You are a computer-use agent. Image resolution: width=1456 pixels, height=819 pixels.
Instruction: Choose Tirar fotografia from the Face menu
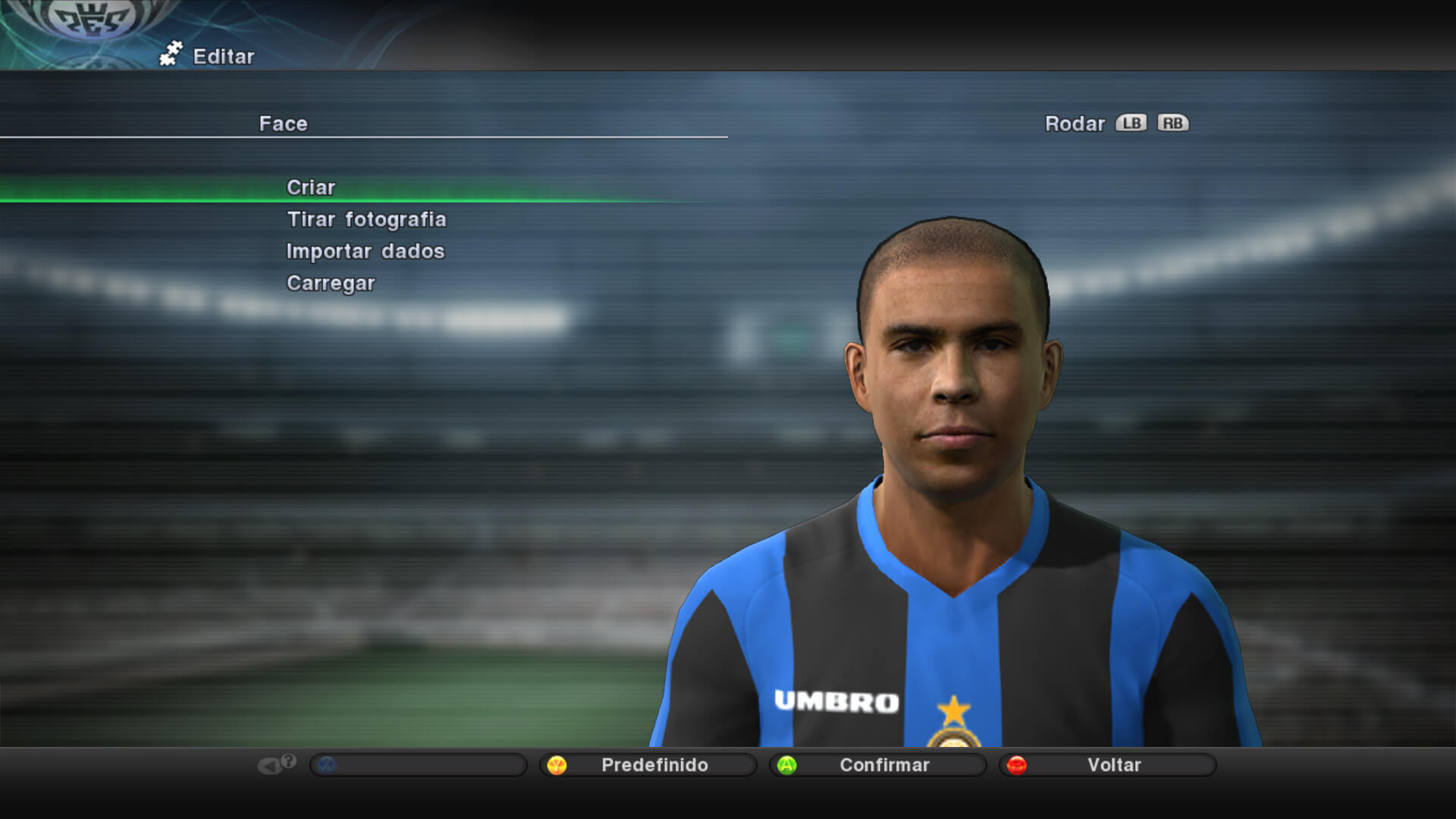coord(366,219)
